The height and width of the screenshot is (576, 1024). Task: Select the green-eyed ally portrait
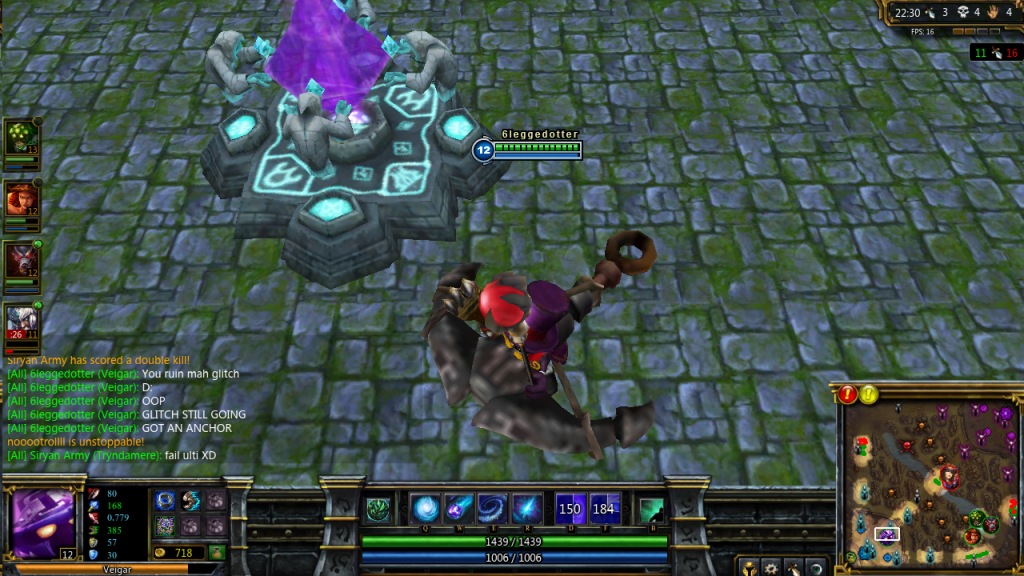pos(20,138)
